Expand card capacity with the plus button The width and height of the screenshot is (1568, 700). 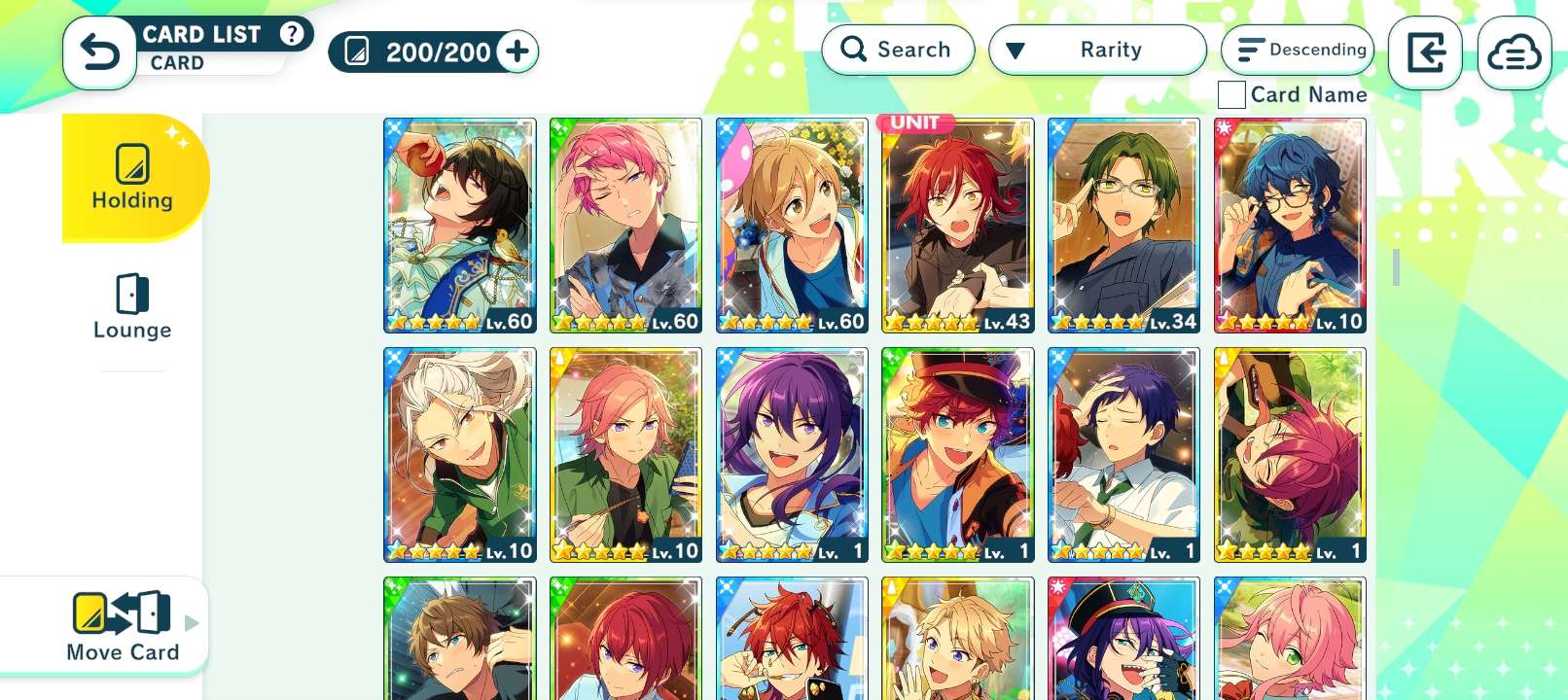click(x=517, y=52)
